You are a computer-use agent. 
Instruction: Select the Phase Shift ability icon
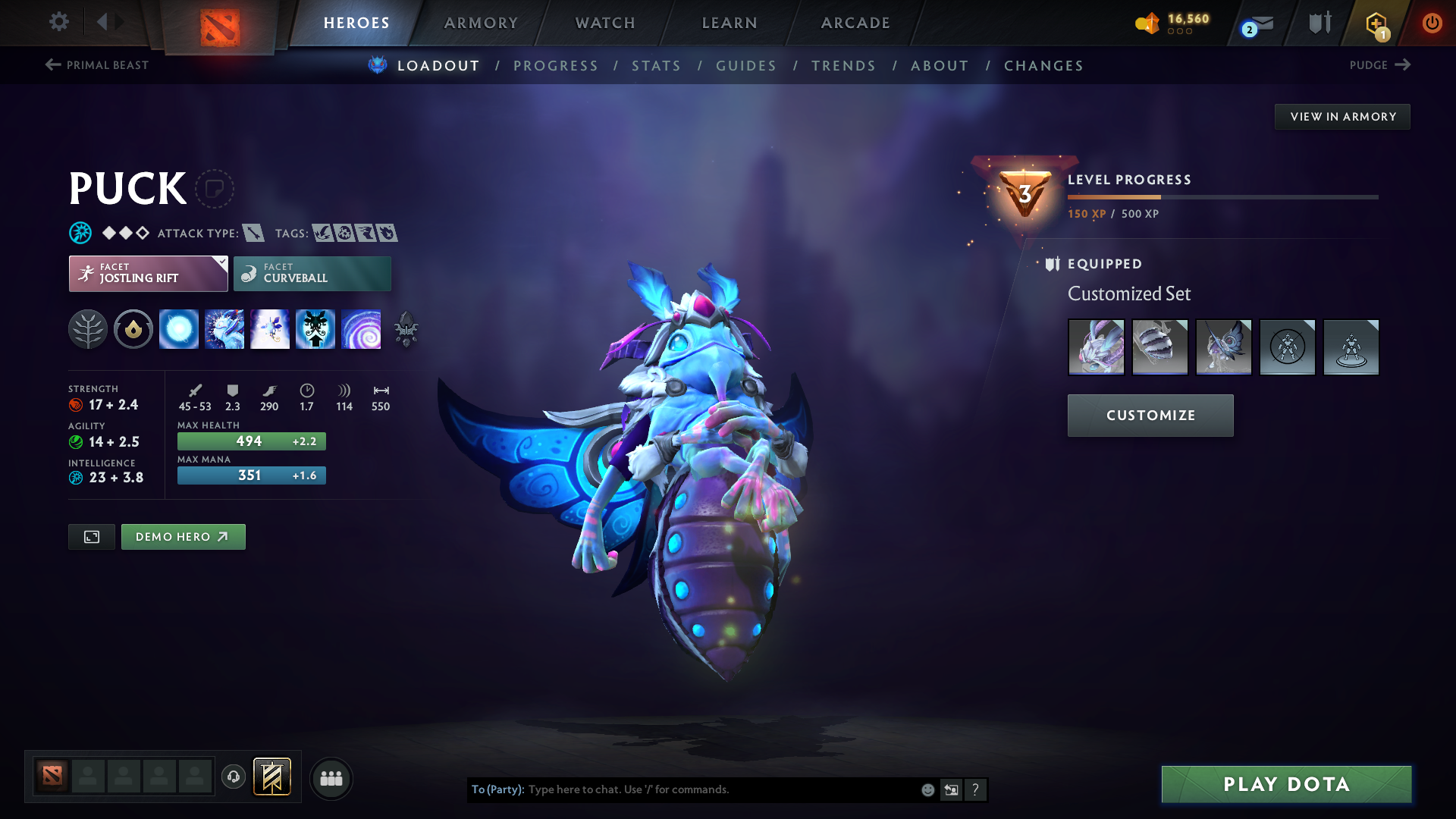pos(270,329)
